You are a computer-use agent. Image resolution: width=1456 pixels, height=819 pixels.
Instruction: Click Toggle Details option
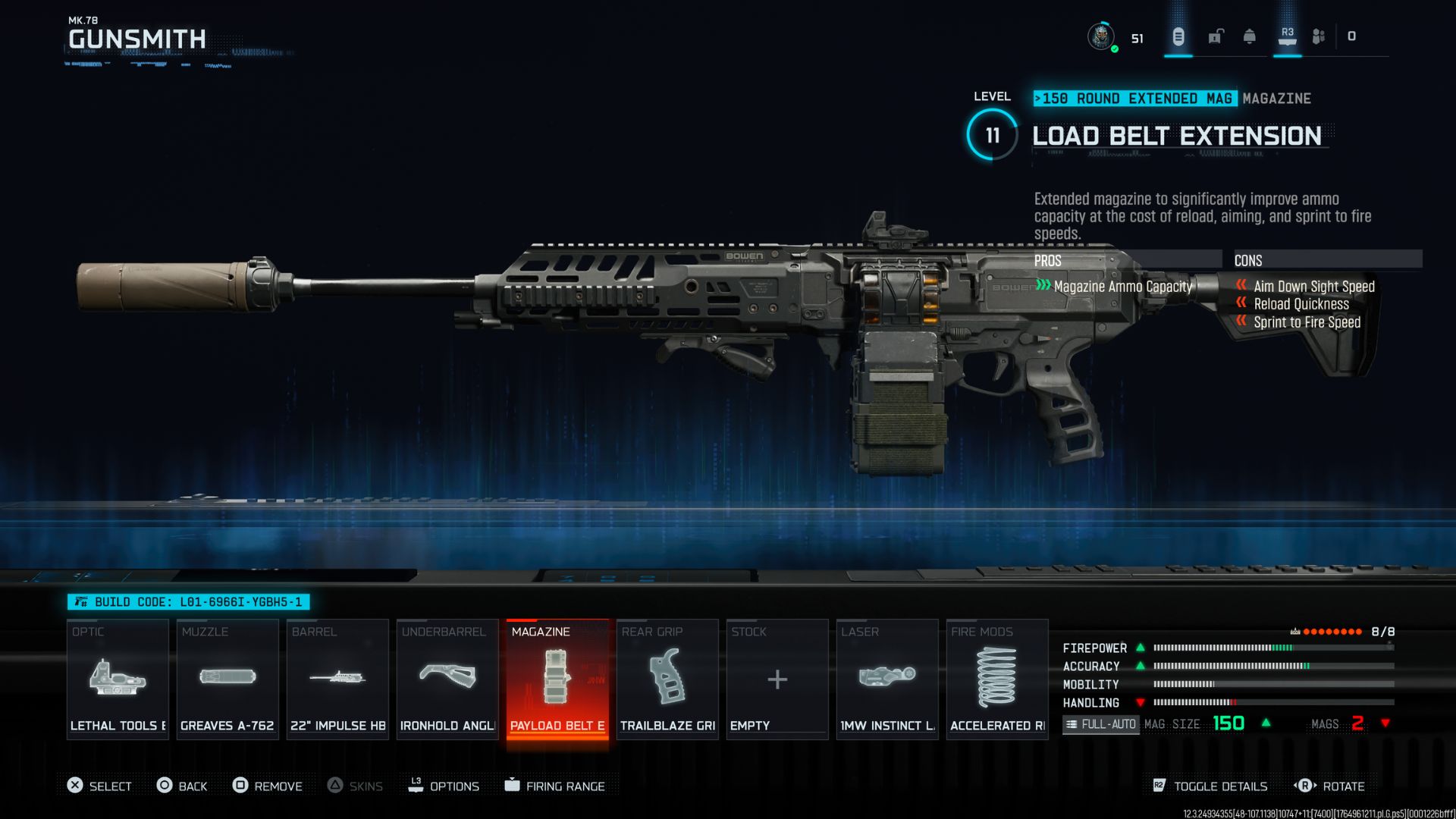click(x=1210, y=786)
